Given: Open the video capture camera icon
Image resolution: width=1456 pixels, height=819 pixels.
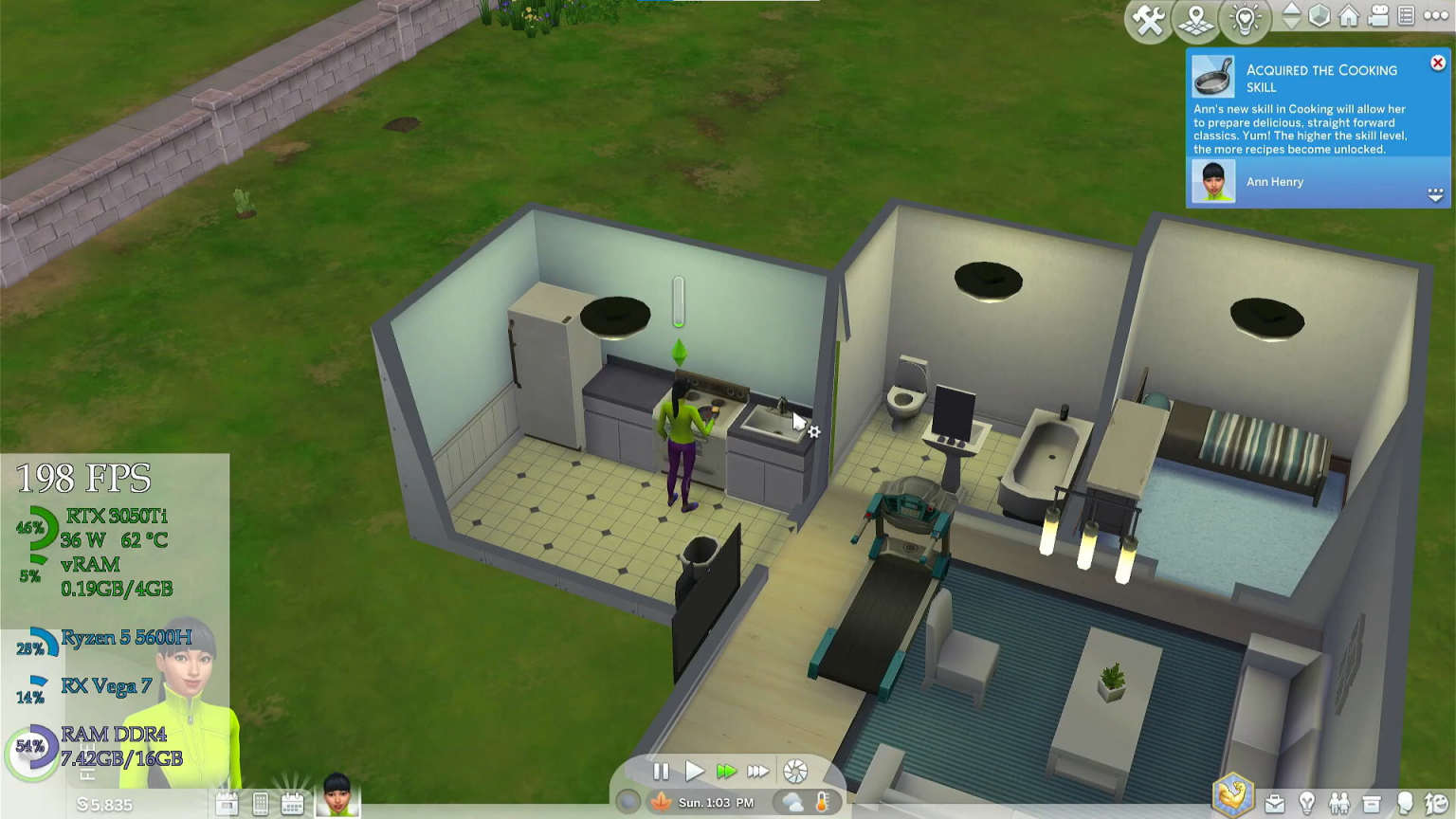Looking at the screenshot, I should (x=1378, y=17).
